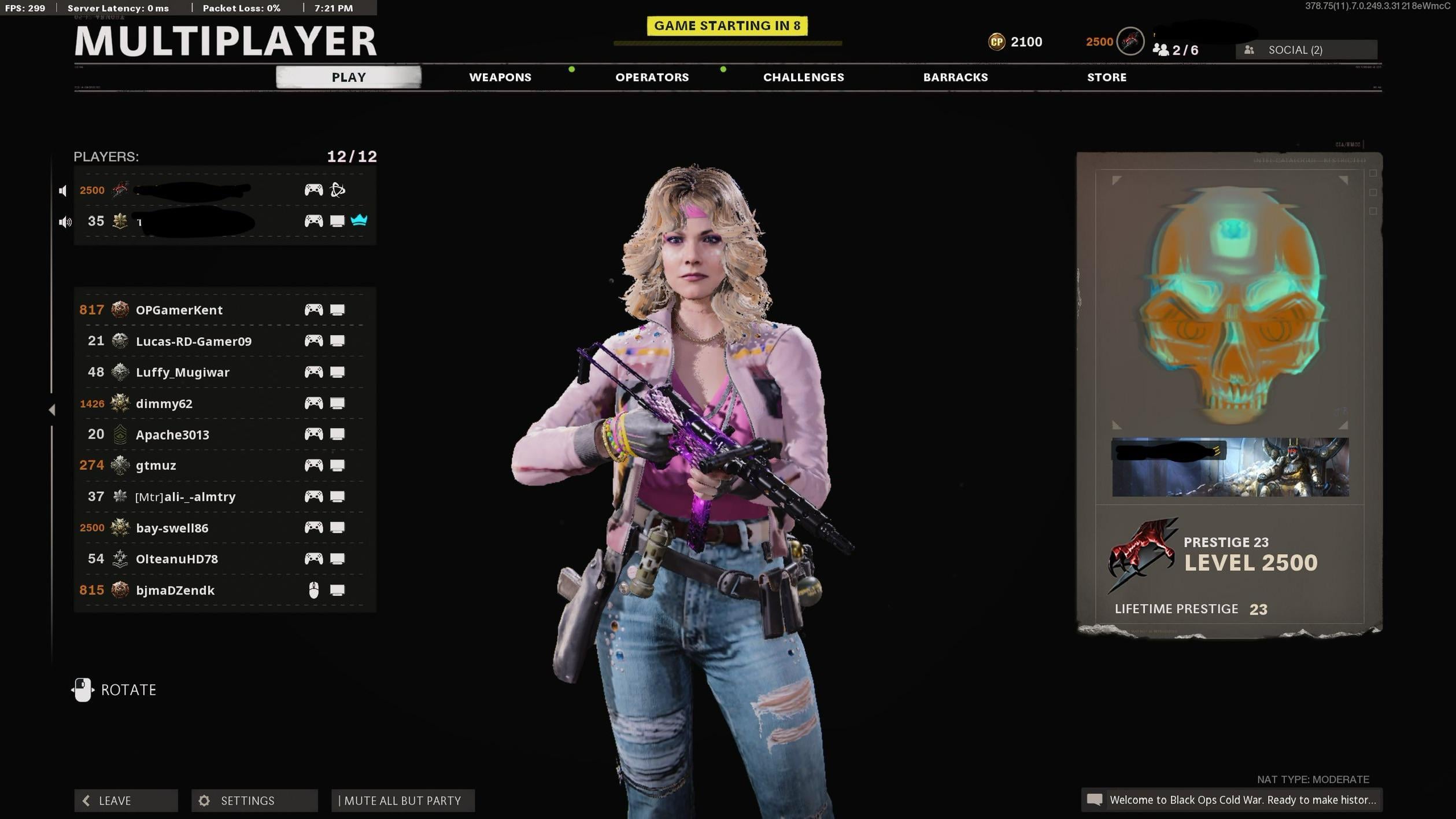
Task: Open the Settings button
Action: 254,800
